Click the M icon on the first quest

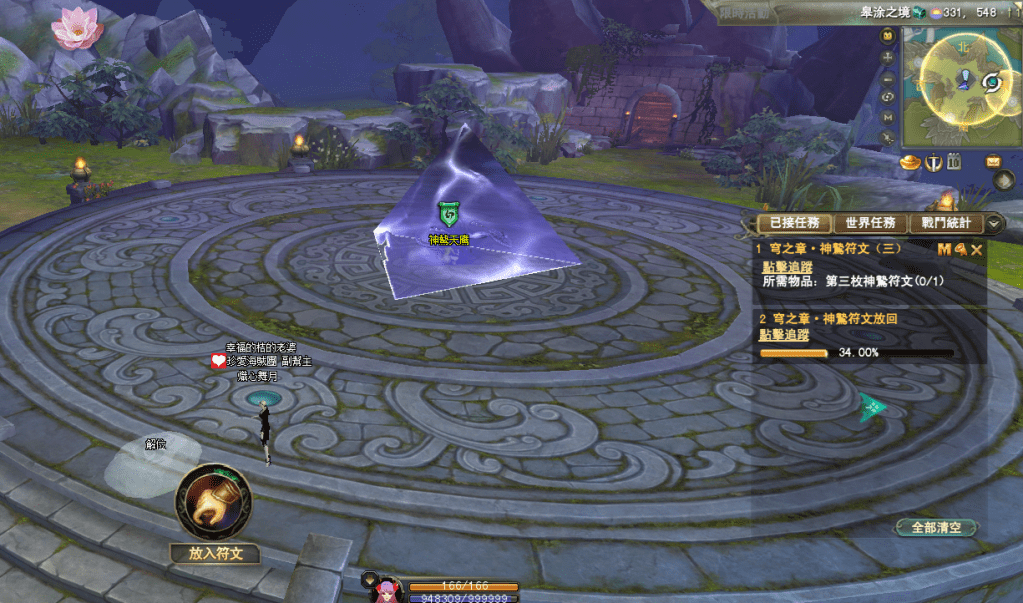pyautogui.click(x=944, y=248)
